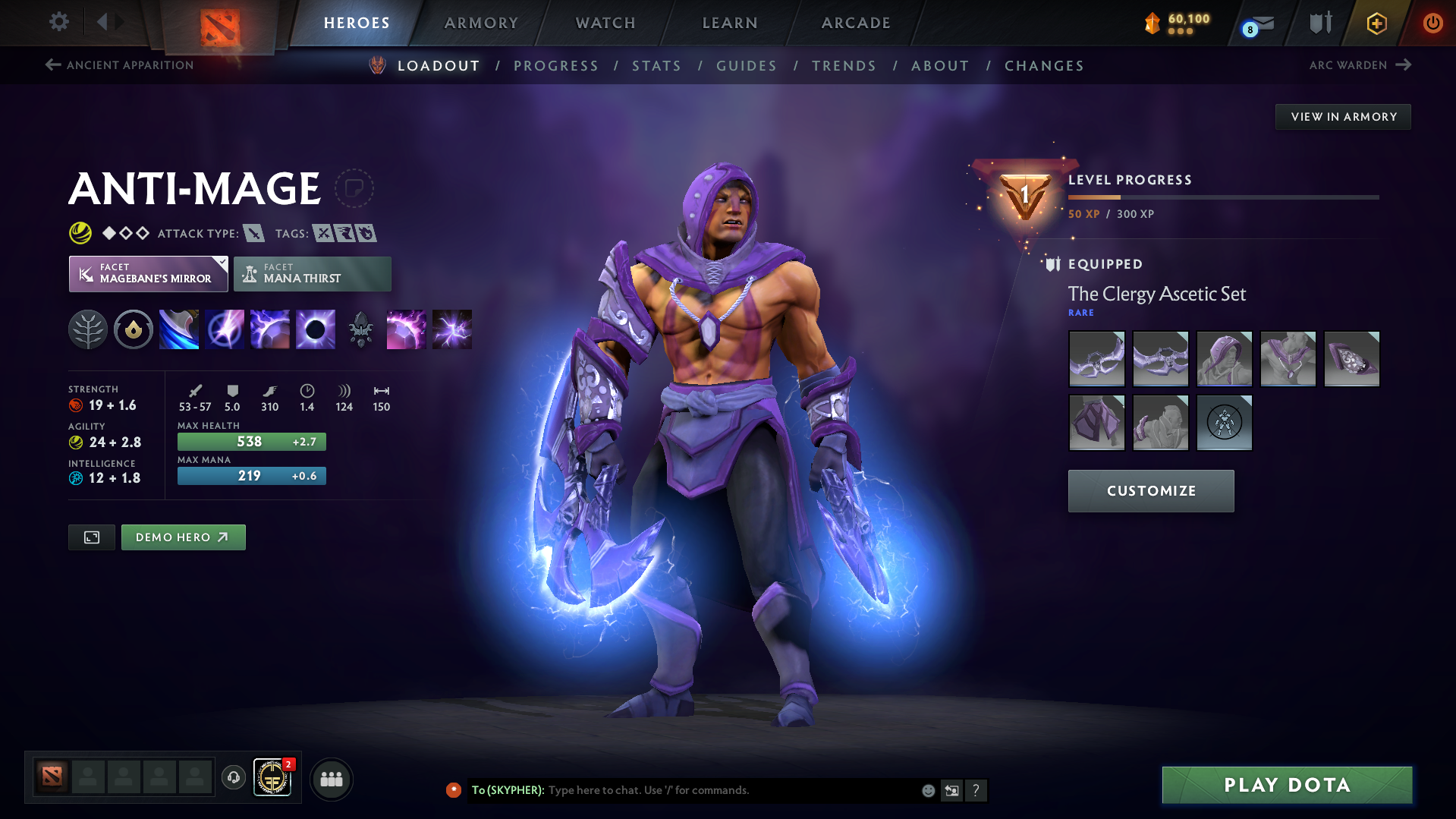1456x819 pixels.
Task: Select the Magebane's Mirror facet
Action: pyautogui.click(x=148, y=273)
